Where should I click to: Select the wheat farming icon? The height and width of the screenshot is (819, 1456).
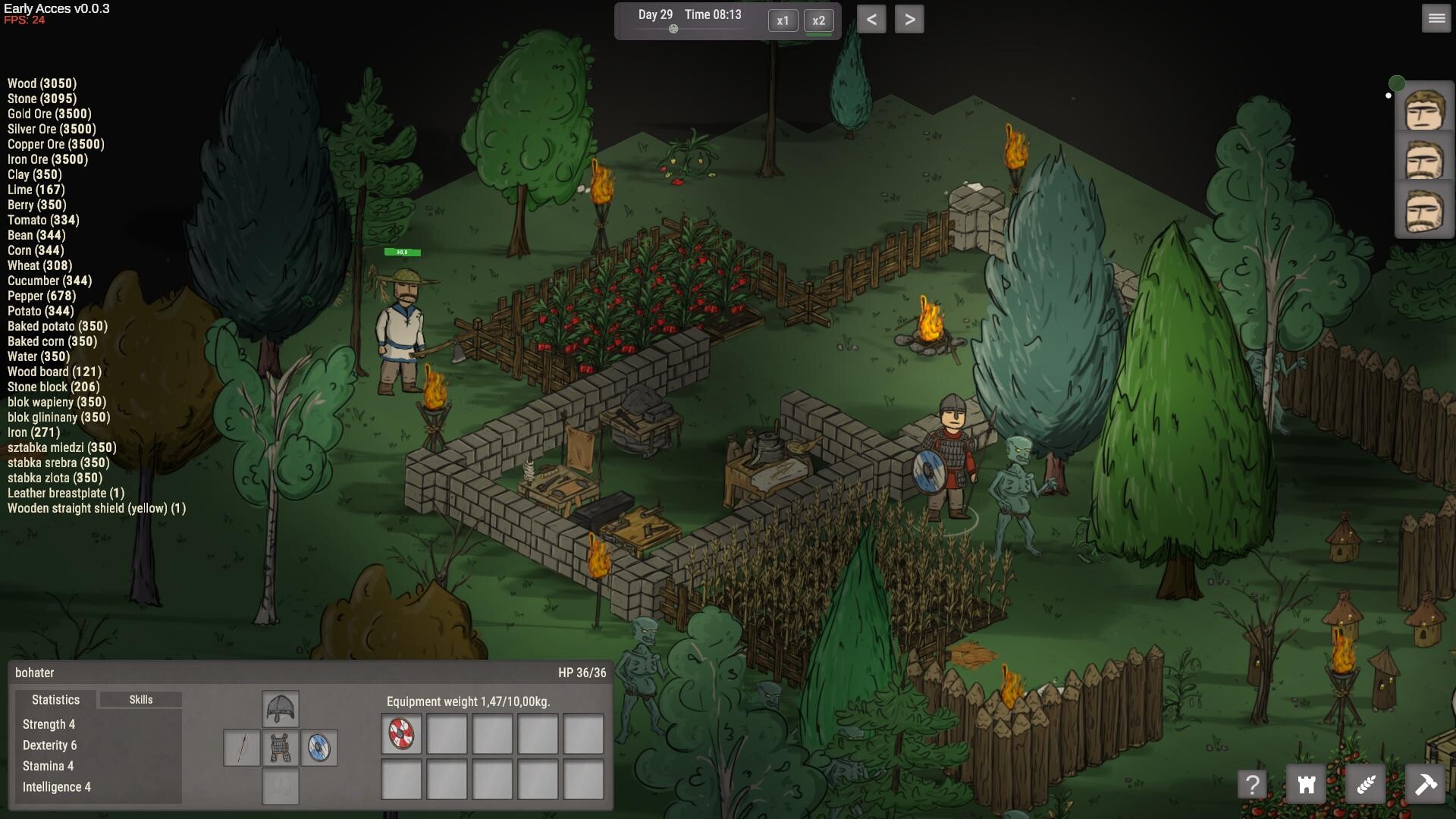pyautogui.click(x=1367, y=784)
